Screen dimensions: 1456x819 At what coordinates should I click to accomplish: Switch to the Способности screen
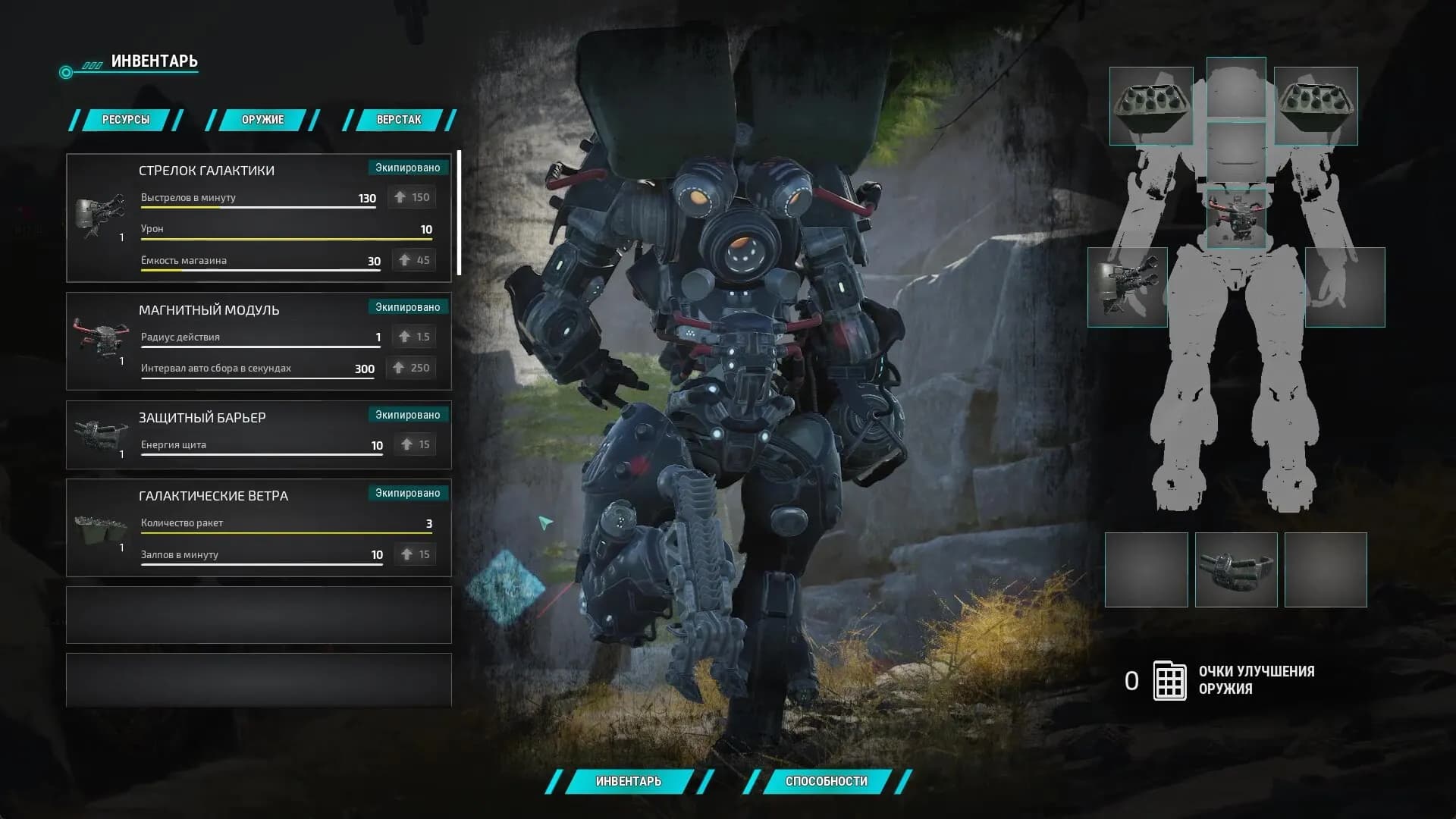tap(826, 781)
